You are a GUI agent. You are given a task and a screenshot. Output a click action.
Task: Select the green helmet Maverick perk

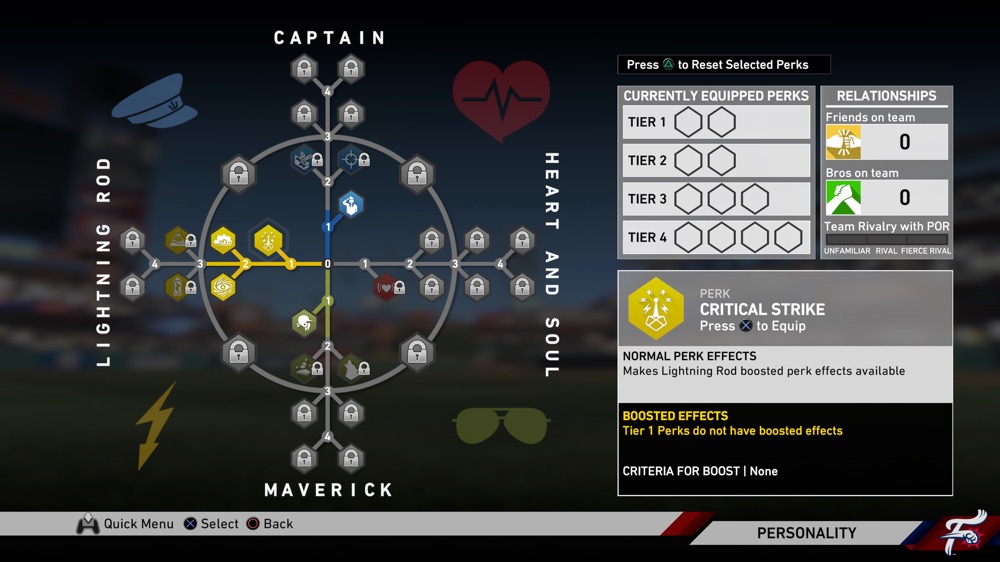pyautogui.click(x=303, y=323)
